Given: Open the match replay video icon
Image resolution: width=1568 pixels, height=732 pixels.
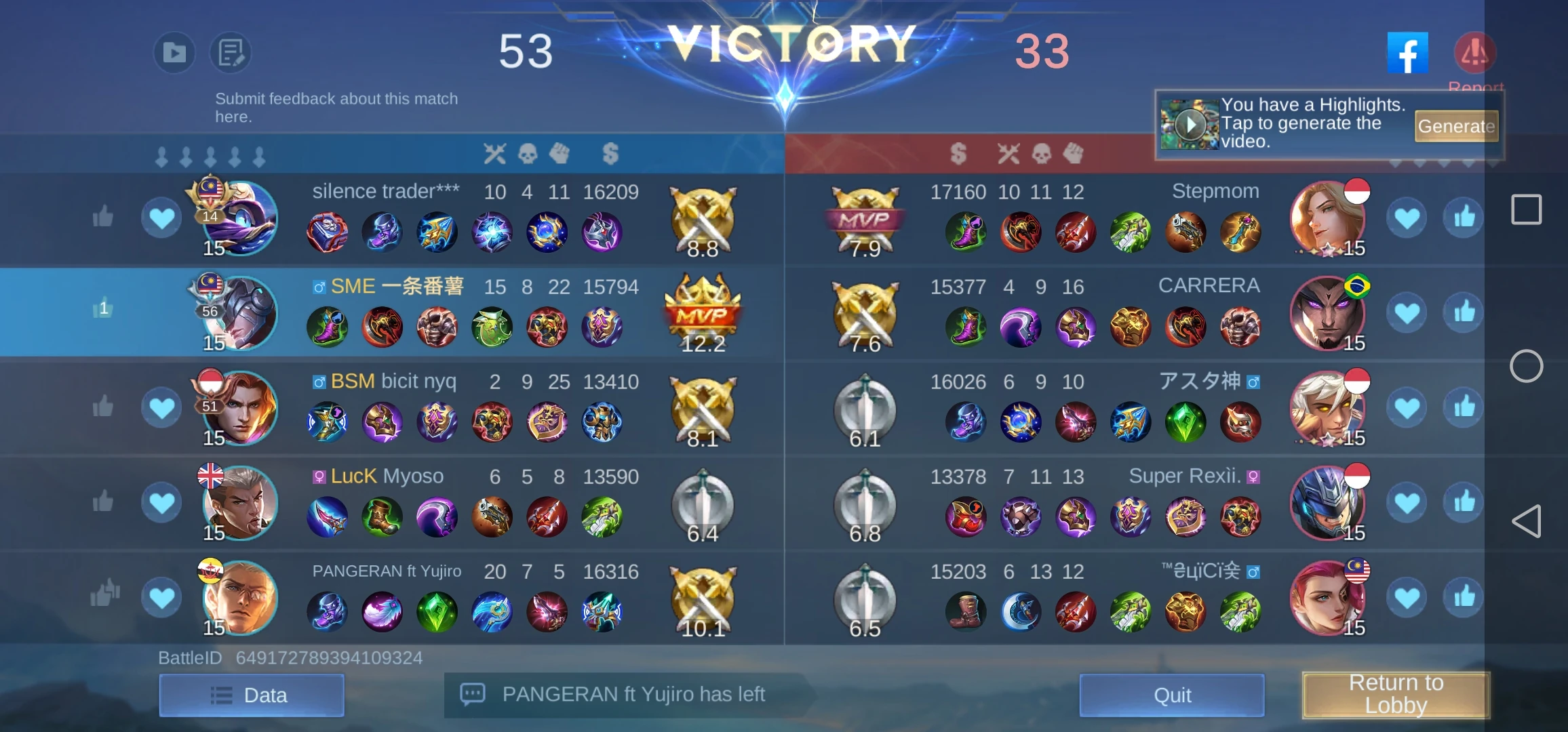Looking at the screenshot, I should click(x=174, y=52).
